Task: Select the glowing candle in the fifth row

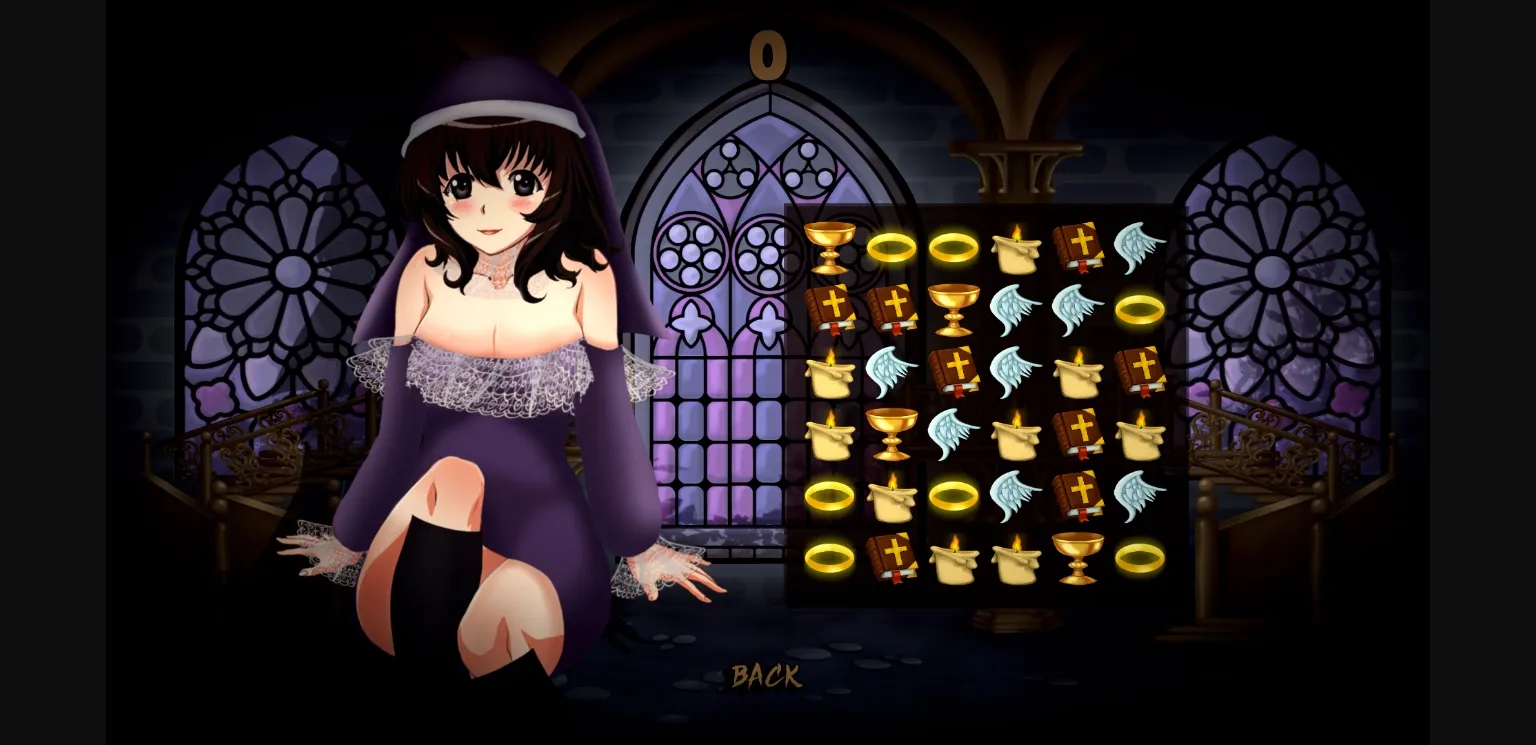Action: (x=892, y=495)
